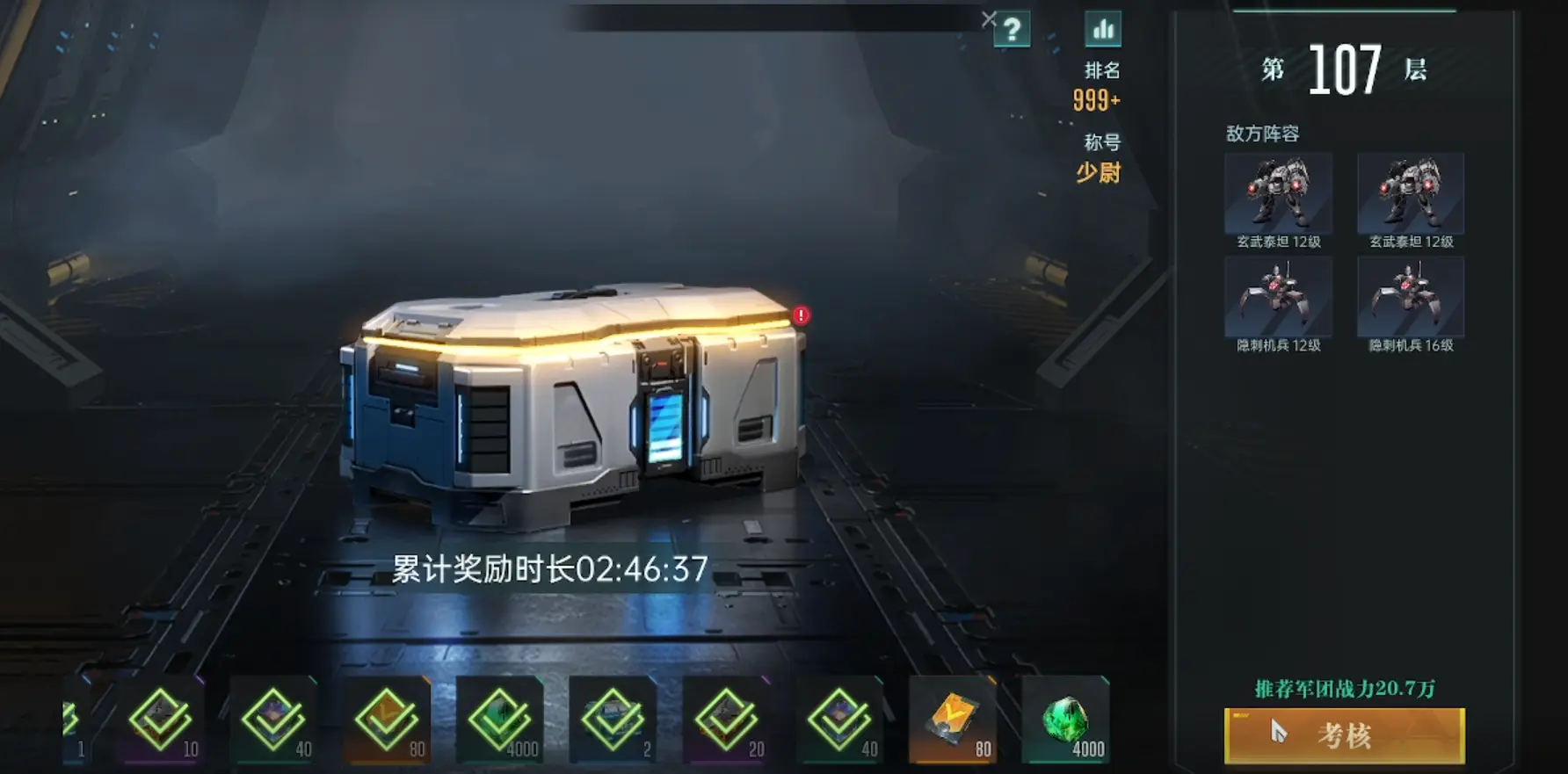Select the green gem reward icon showing 4000
The height and width of the screenshot is (774, 1568).
(1066, 719)
